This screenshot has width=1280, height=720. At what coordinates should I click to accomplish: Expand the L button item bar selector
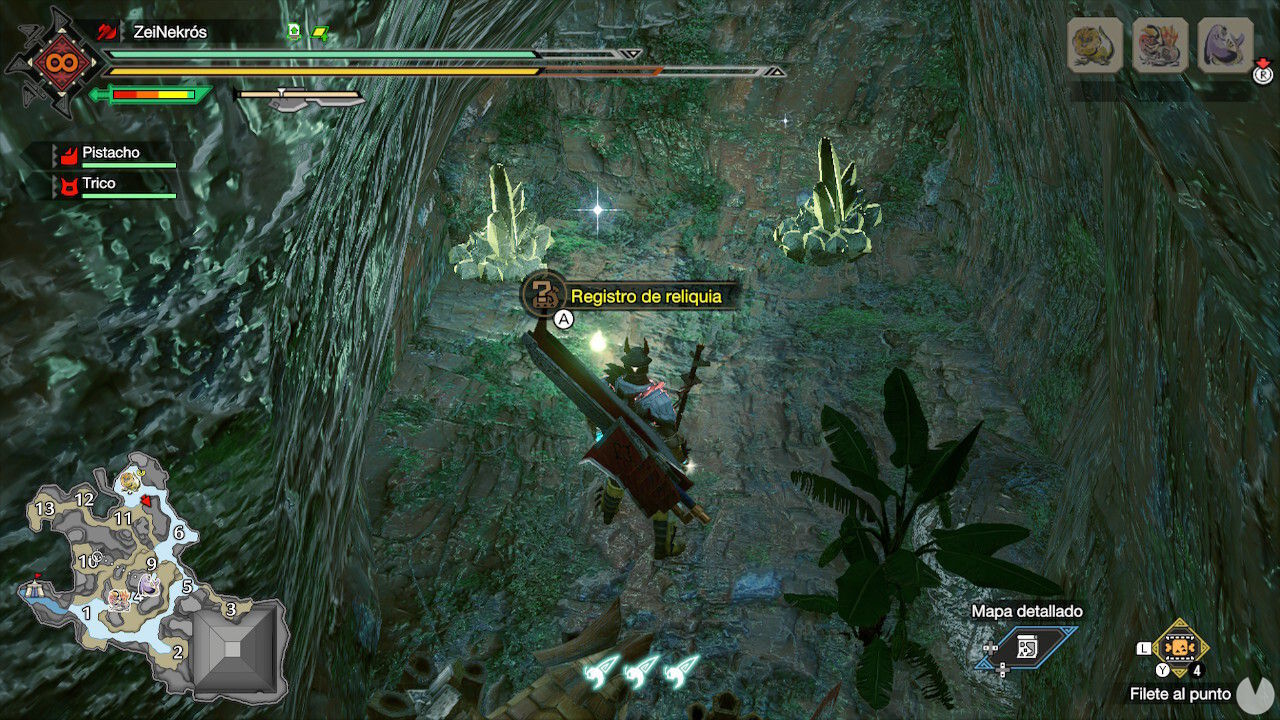1144,648
